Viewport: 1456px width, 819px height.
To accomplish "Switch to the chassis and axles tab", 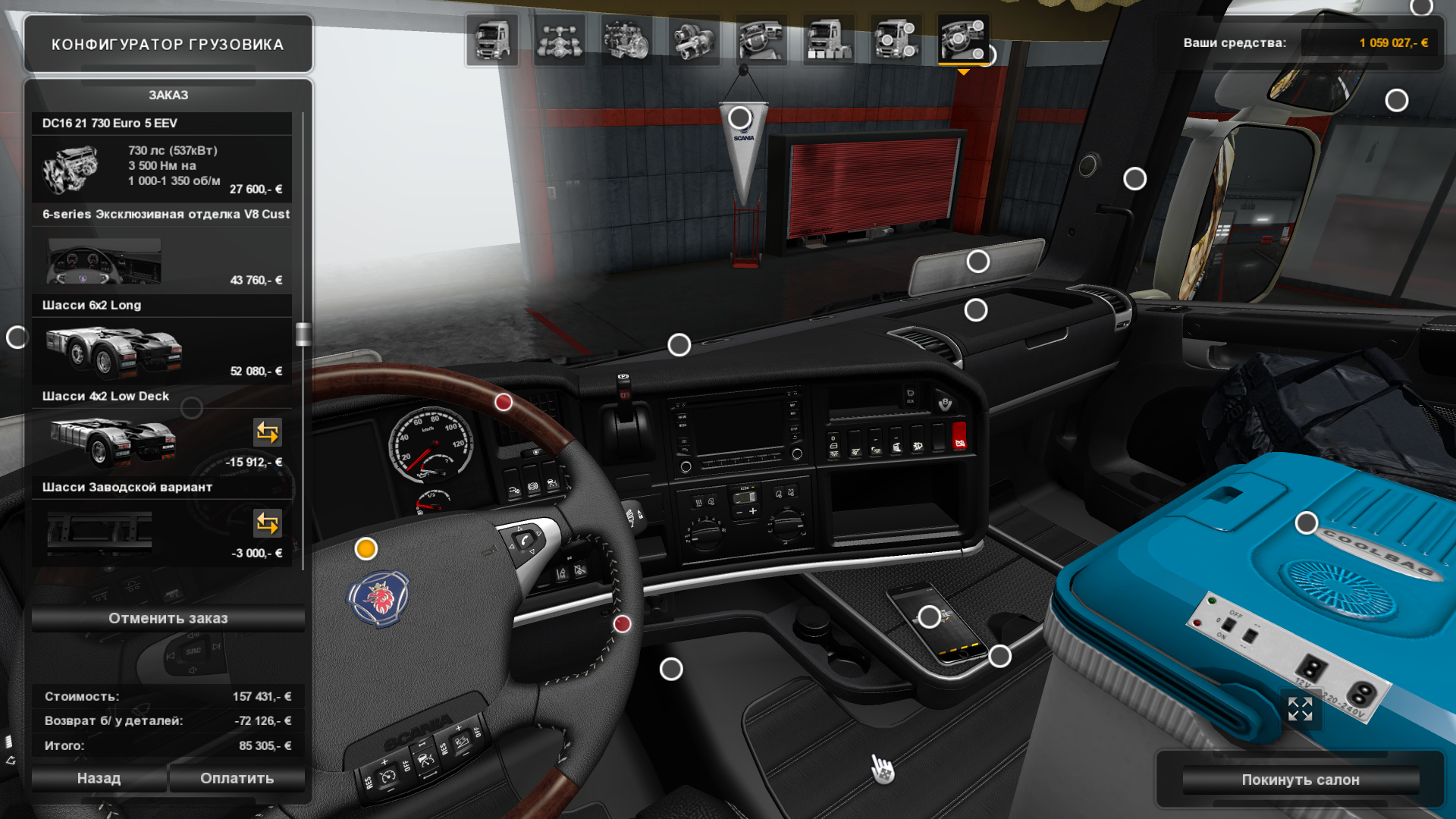I will [x=560, y=40].
